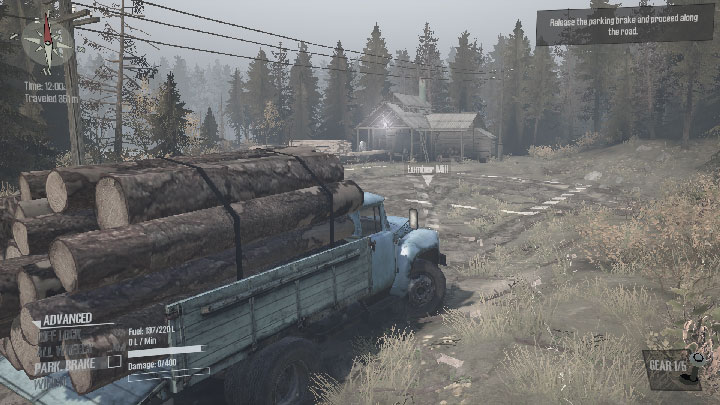Click the Lumber Mill waypoint marker

pyautogui.click(x=427, y=174)
